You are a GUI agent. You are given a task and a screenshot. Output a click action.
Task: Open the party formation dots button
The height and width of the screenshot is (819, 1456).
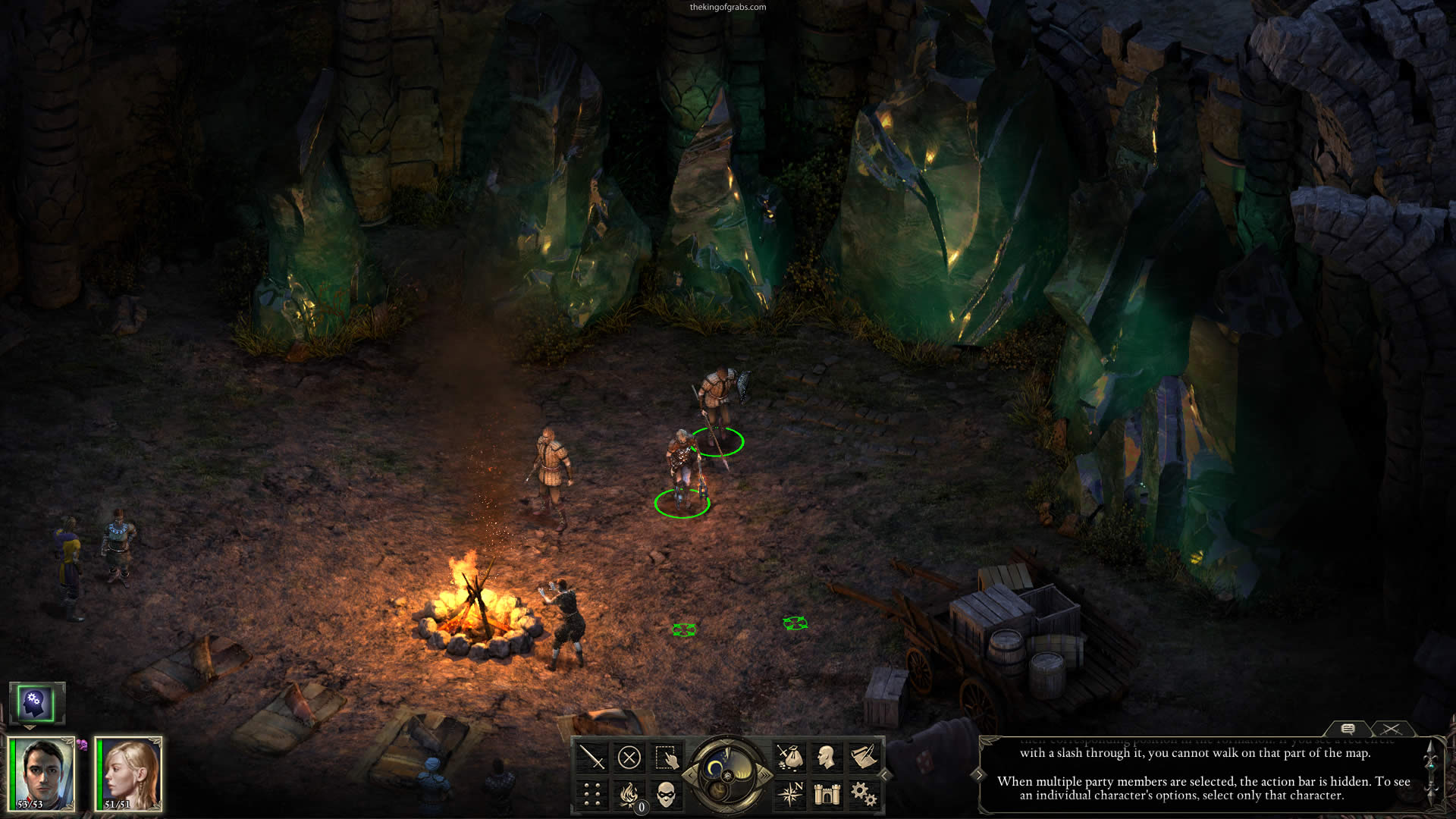point(591,794)
